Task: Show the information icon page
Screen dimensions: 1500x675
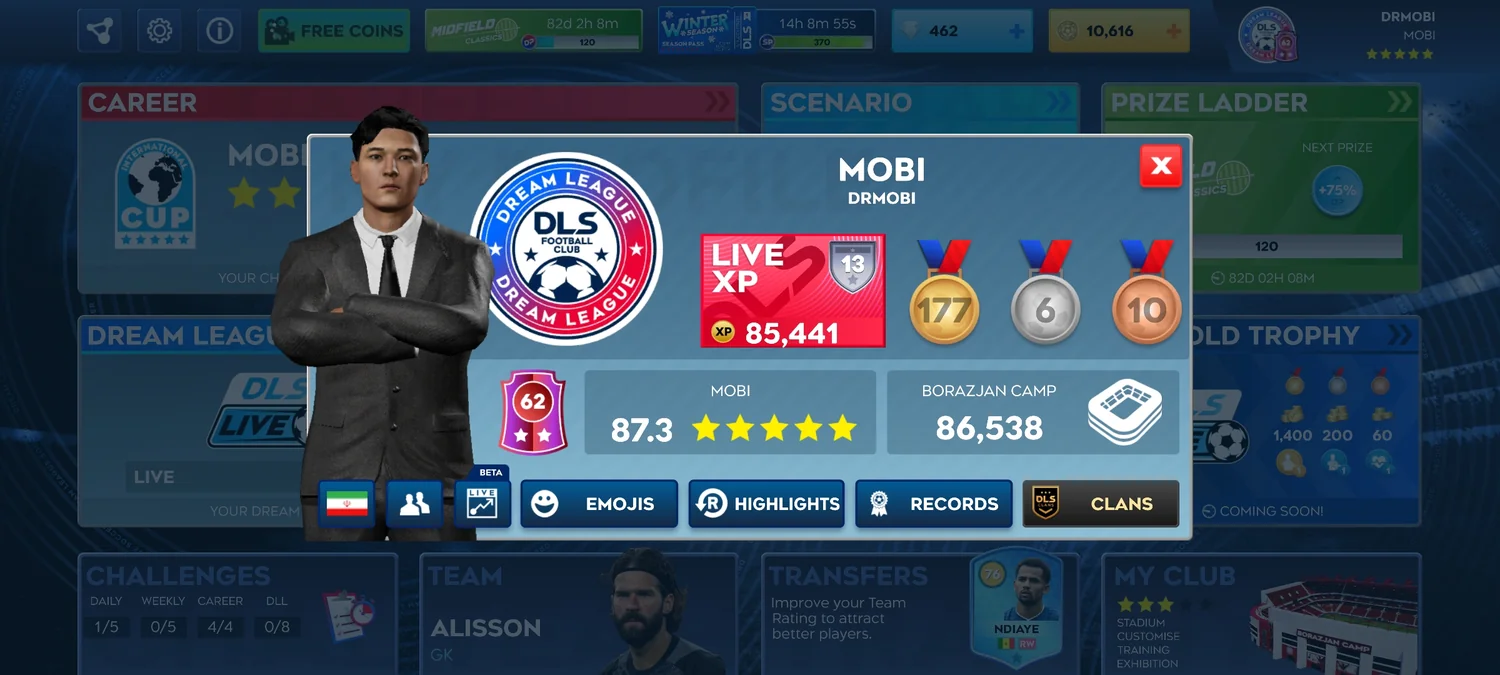Action: pos(219,31)
